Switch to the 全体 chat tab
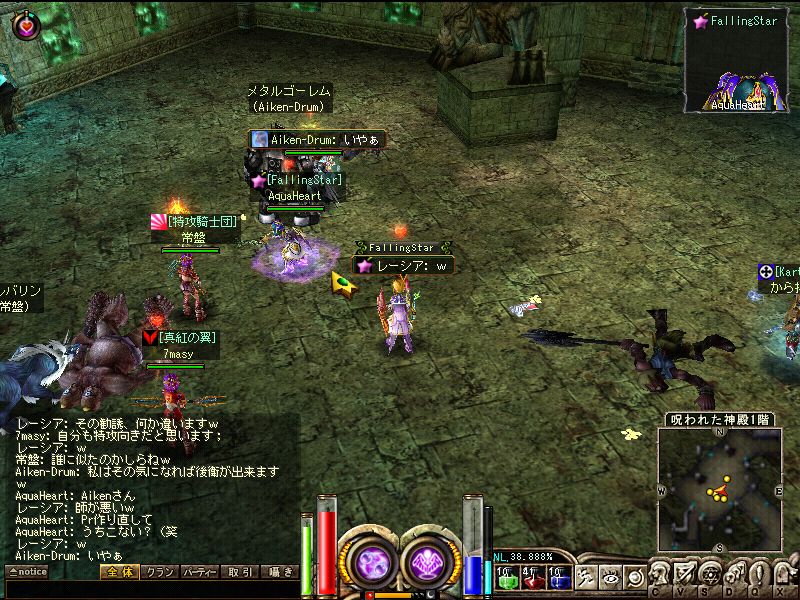Viewport: 800px width, 600px height. point(119,572)
